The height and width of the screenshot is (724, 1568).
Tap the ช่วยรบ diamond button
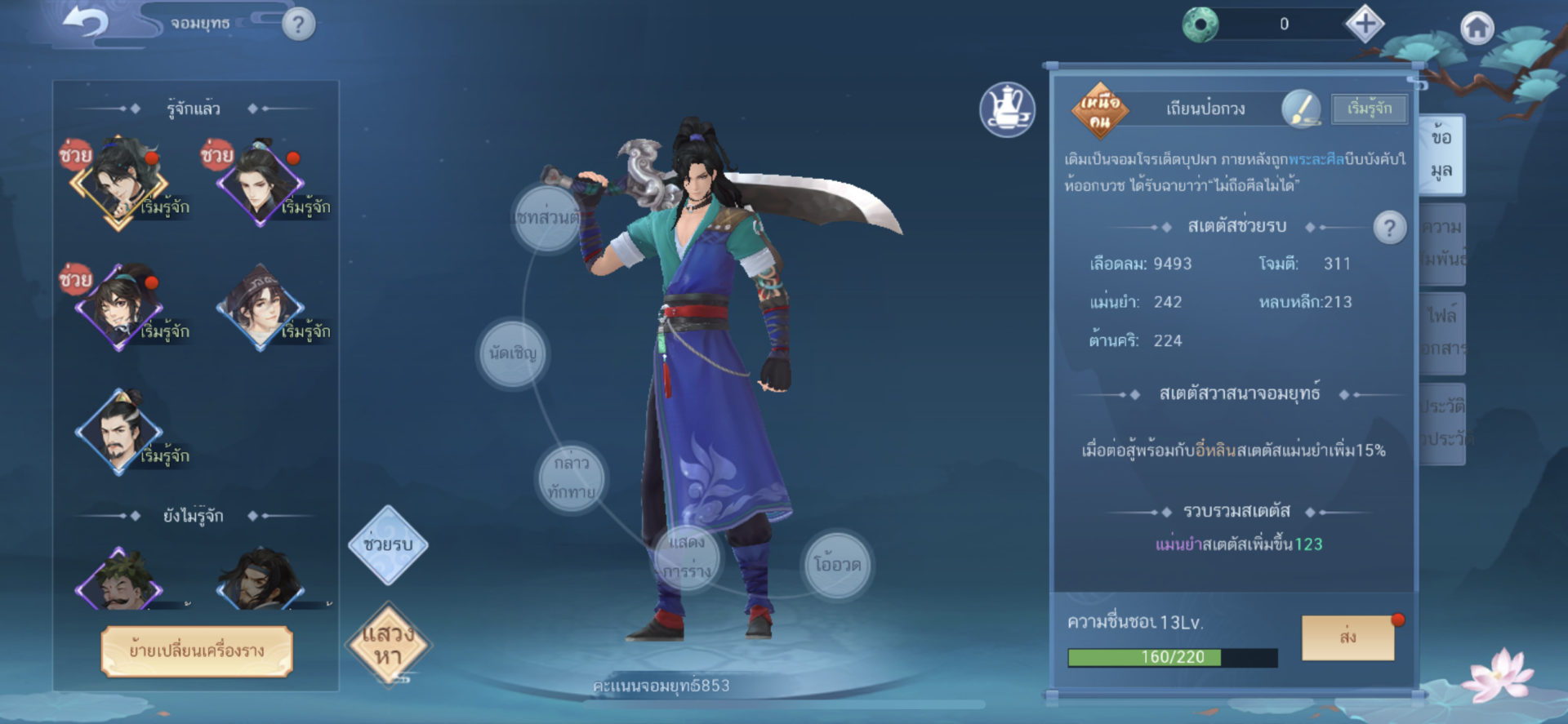pyautogui.click(x=388, y=544)
